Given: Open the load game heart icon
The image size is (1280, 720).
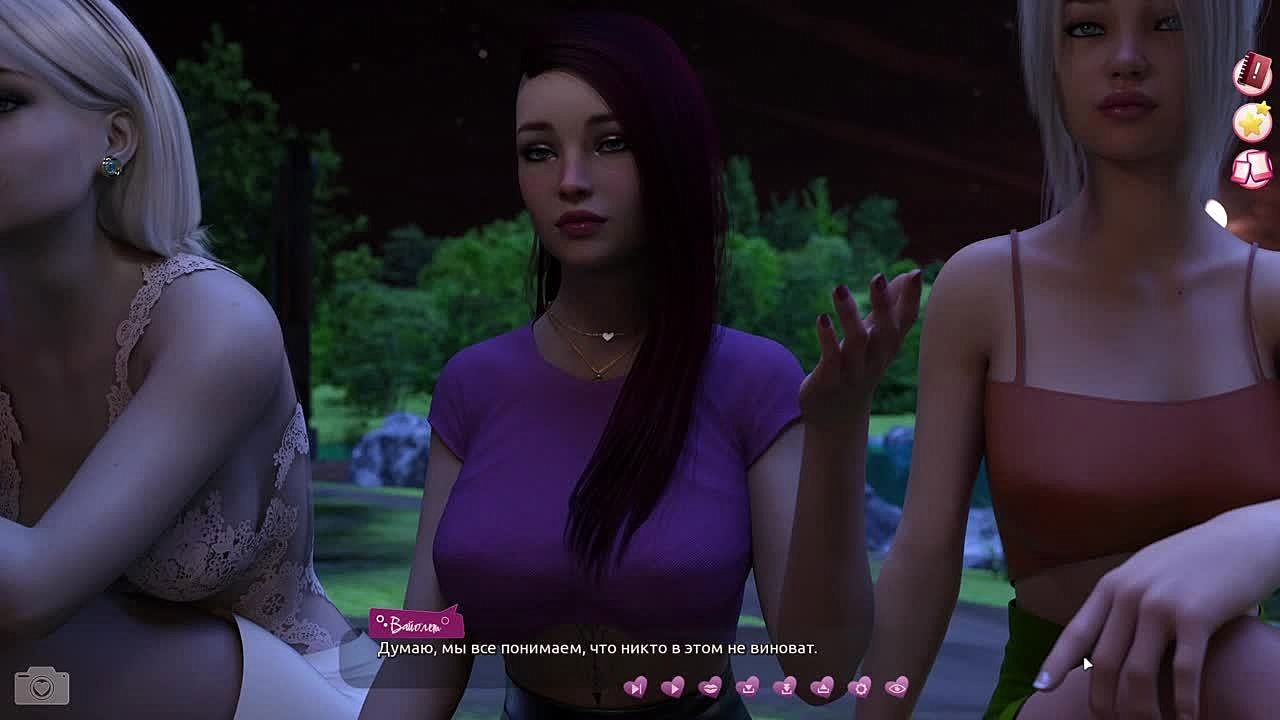Looking at the screenshot, I should click(x=822, y=687).
